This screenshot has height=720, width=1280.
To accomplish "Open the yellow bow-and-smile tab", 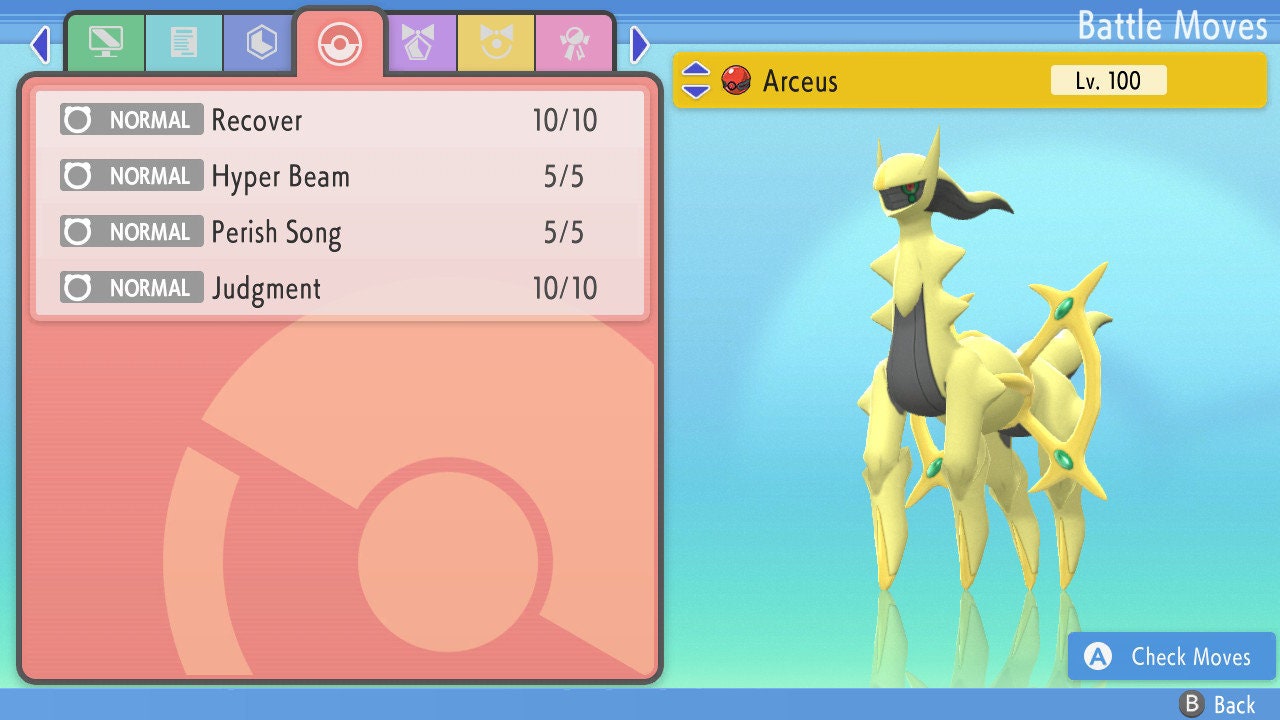I will pyautogui.click(x=497, y=43).
